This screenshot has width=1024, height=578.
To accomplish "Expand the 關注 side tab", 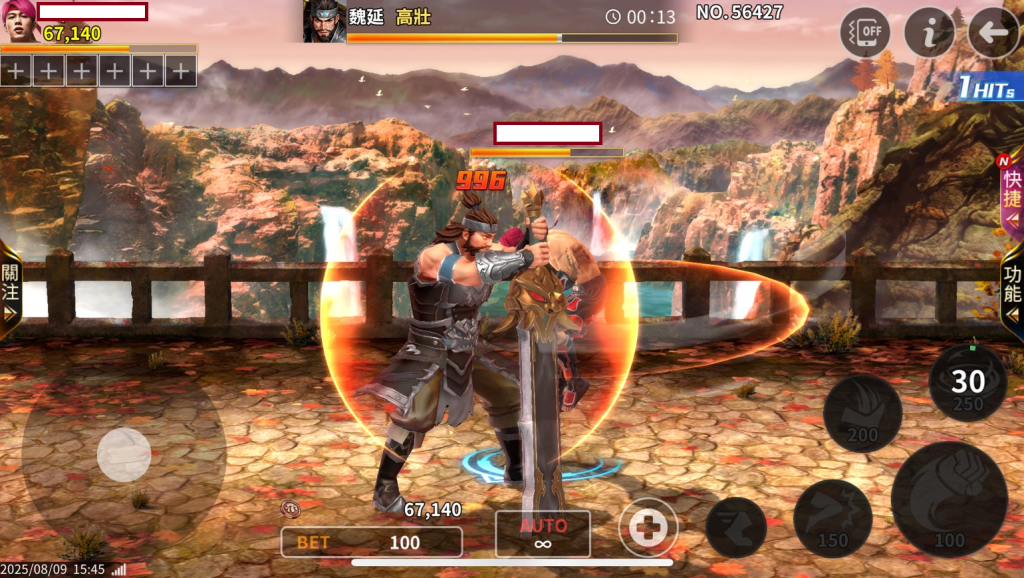I will tap(11, 283).
